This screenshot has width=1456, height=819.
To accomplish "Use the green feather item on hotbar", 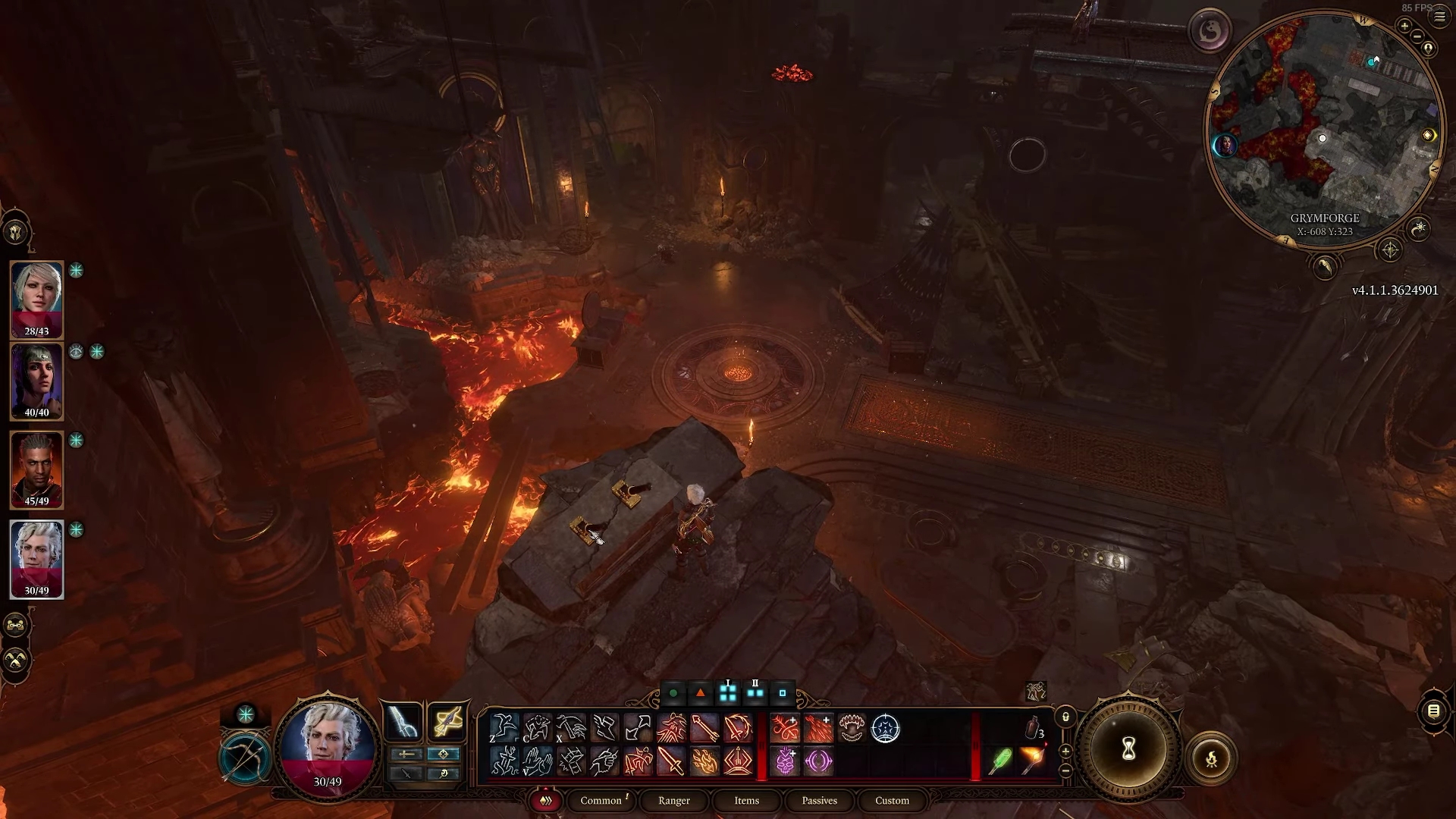I will point(1000,761).
